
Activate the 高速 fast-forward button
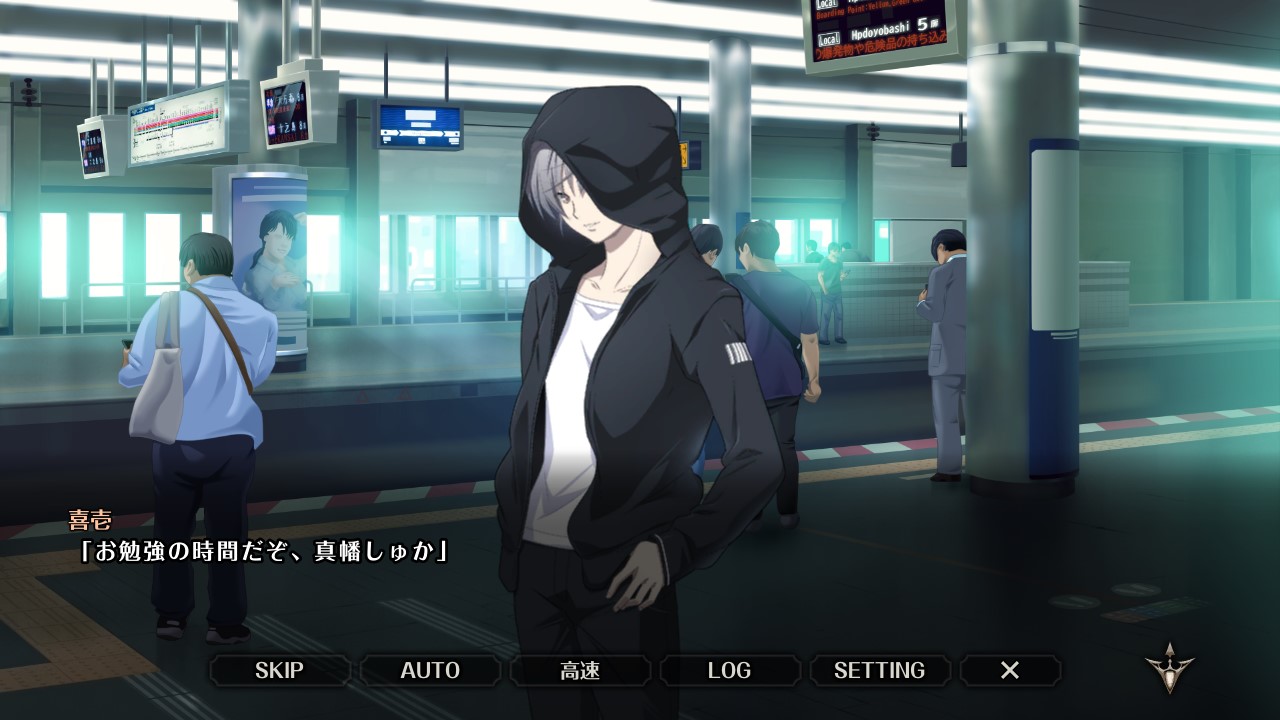pos(580,670)
